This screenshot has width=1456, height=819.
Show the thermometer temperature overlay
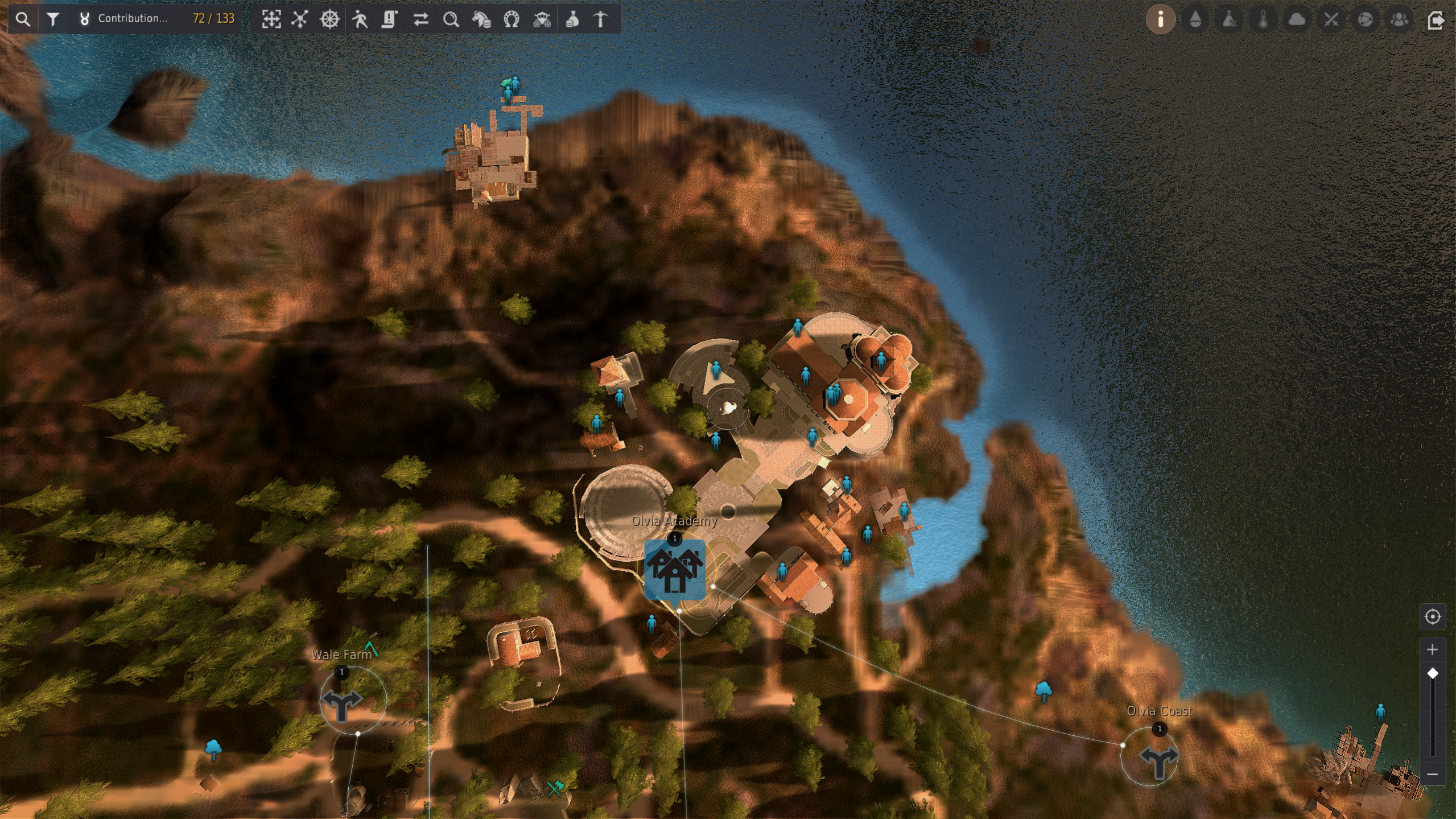(1263, 19)
